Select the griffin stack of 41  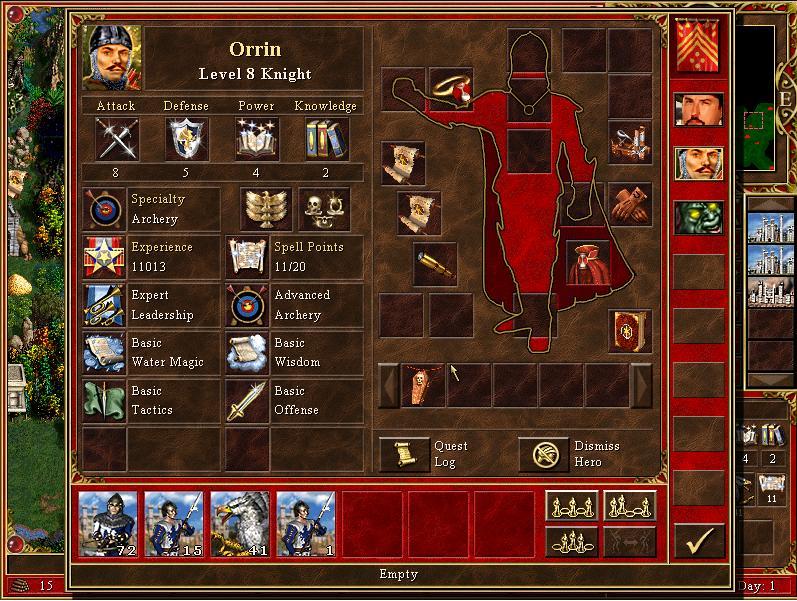[240, 523]
